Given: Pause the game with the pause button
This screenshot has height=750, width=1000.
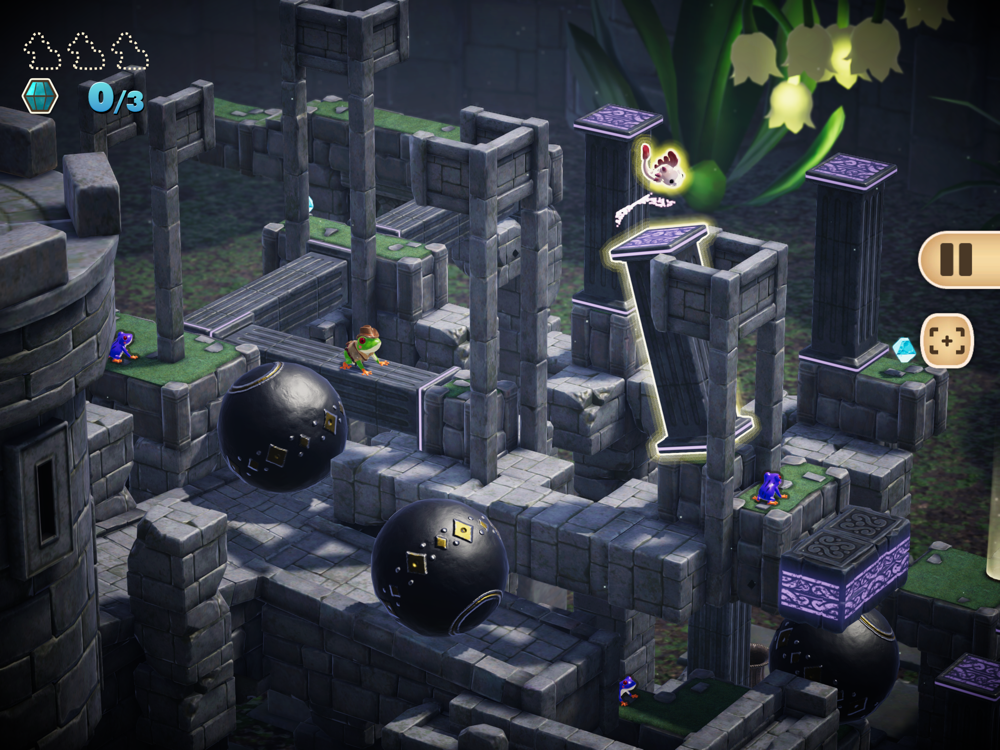Looking at the screenshot, I should (x=957, y=260).
